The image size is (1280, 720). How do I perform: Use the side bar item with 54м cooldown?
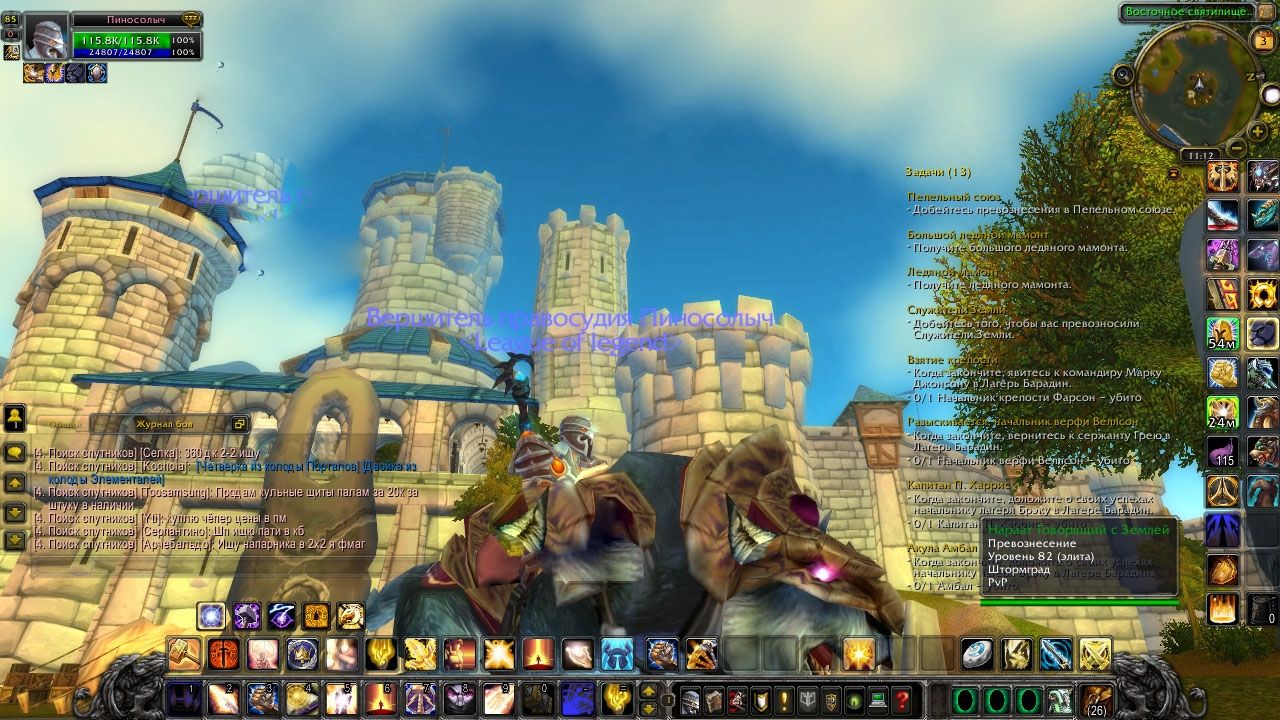click(x=1222, y=333)
